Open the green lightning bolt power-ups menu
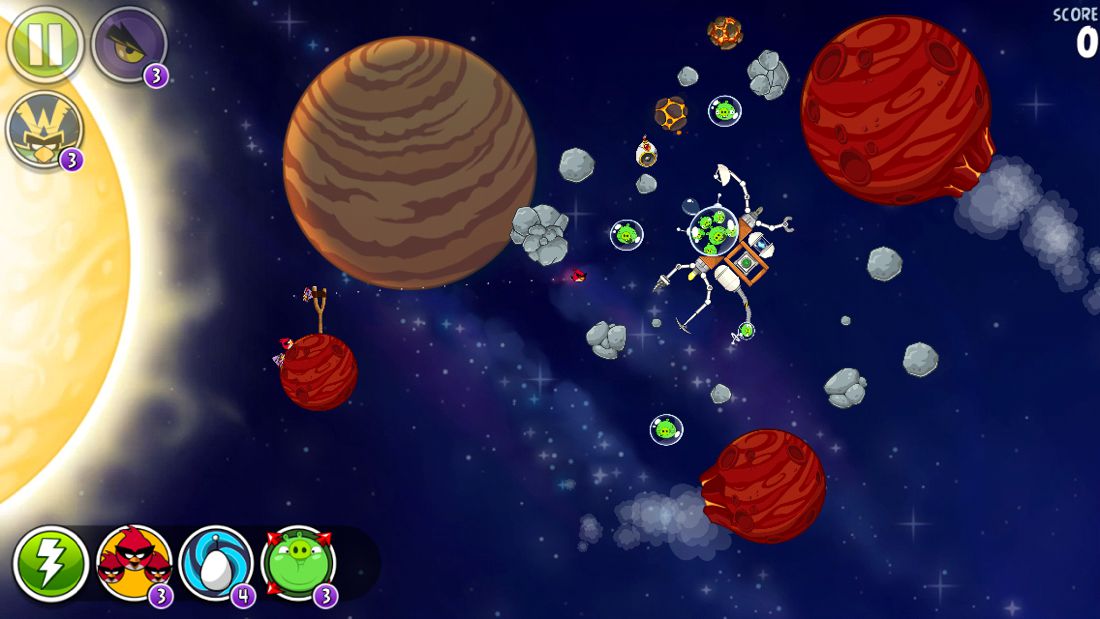 tap(50, 564)
